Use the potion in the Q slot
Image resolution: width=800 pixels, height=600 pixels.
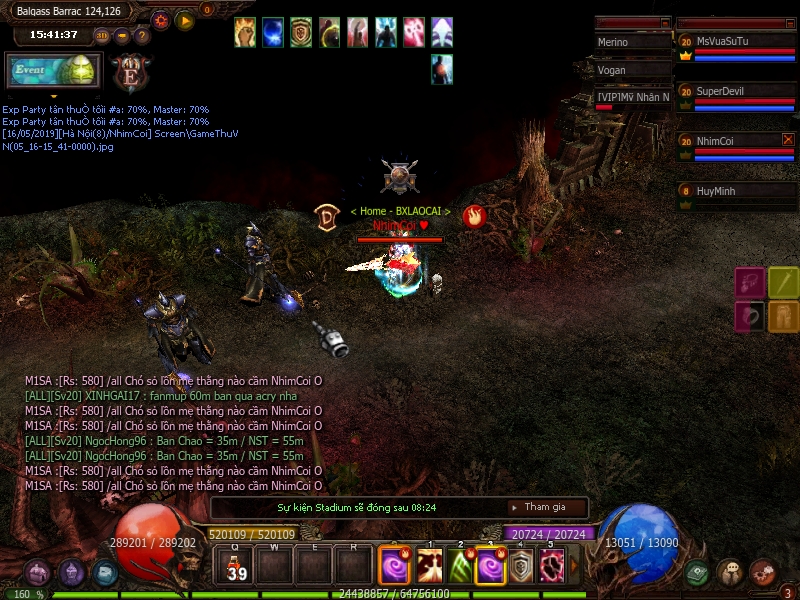237,567
